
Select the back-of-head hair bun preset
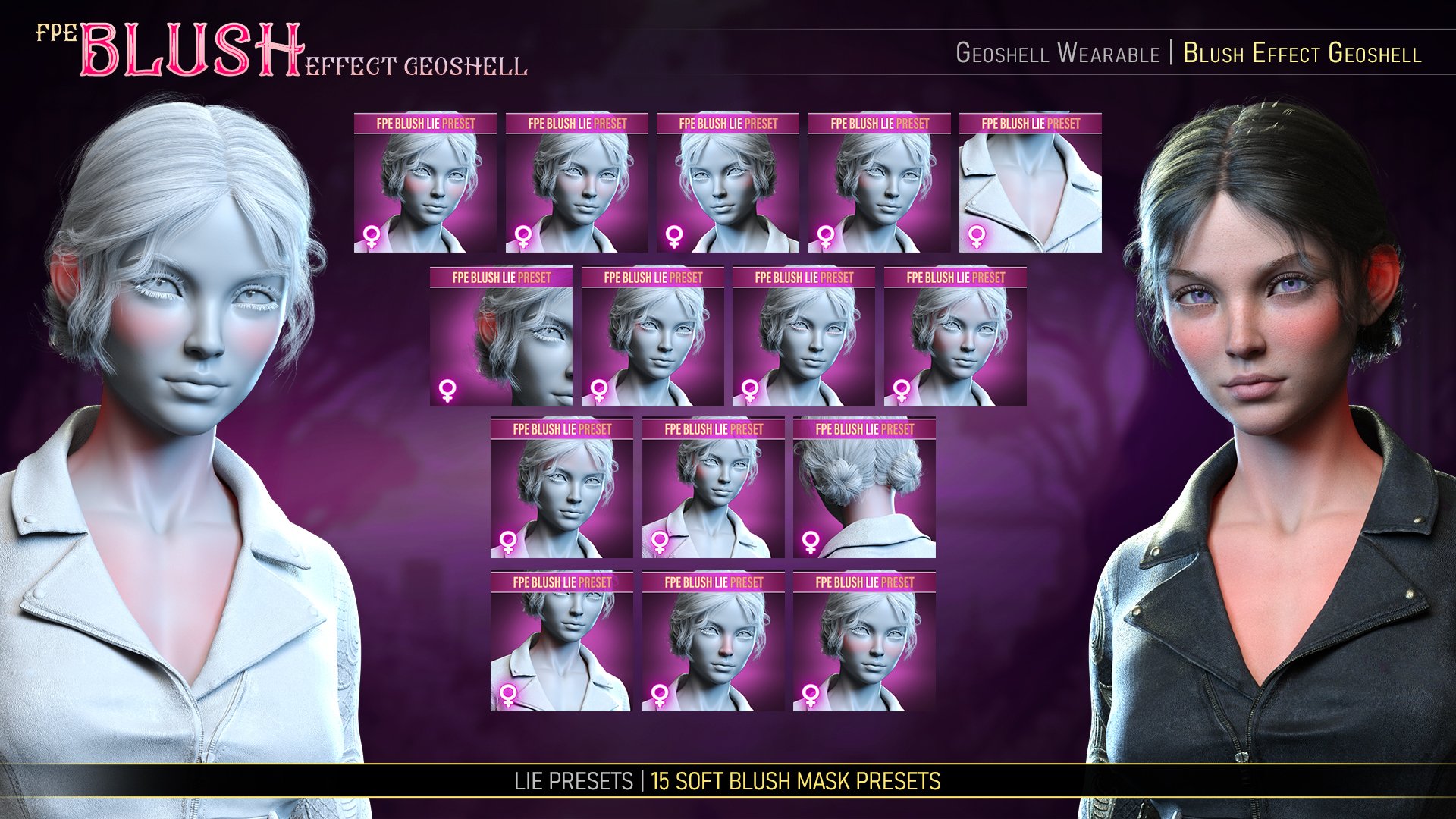coord(864,488)
